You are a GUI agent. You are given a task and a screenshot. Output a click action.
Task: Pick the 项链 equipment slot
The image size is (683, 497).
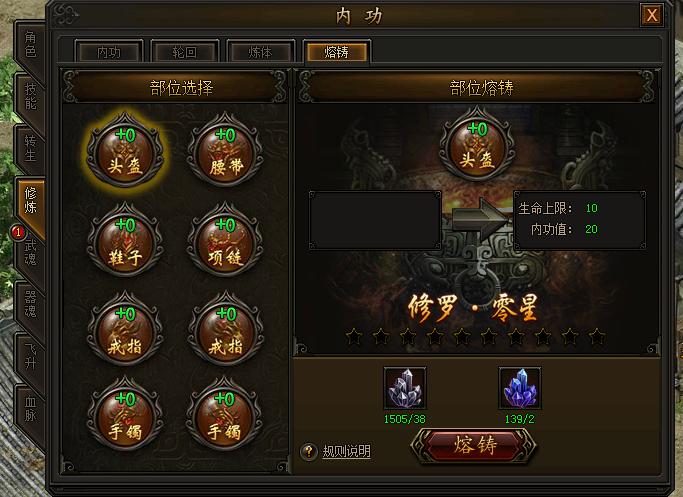pyautogui.click(x=224, y=242)
